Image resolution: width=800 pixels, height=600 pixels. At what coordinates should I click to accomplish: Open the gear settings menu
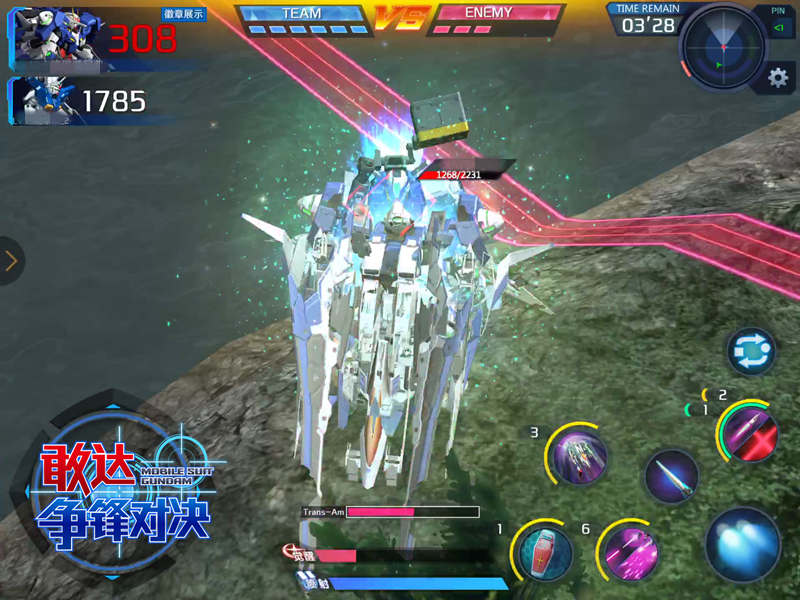pos(777,78)
